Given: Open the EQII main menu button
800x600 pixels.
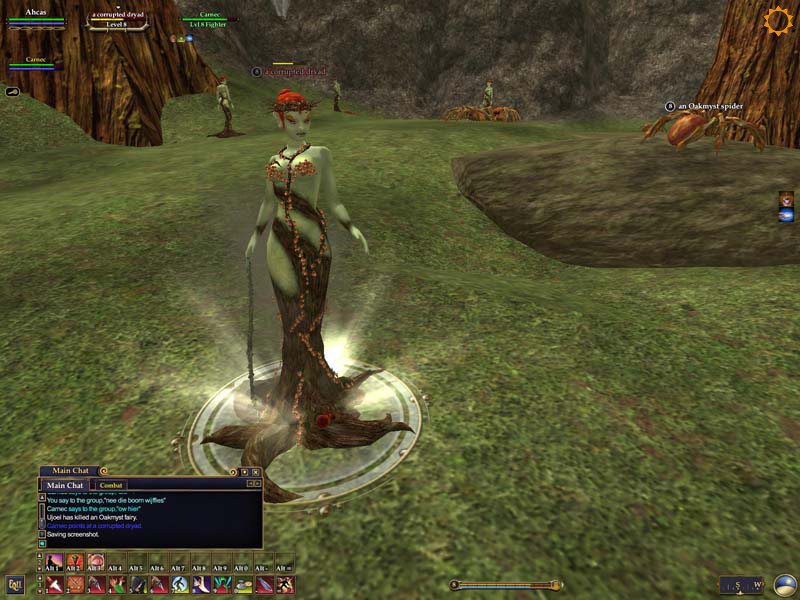Looking at the screenshot, I should [x=15, y=585].
